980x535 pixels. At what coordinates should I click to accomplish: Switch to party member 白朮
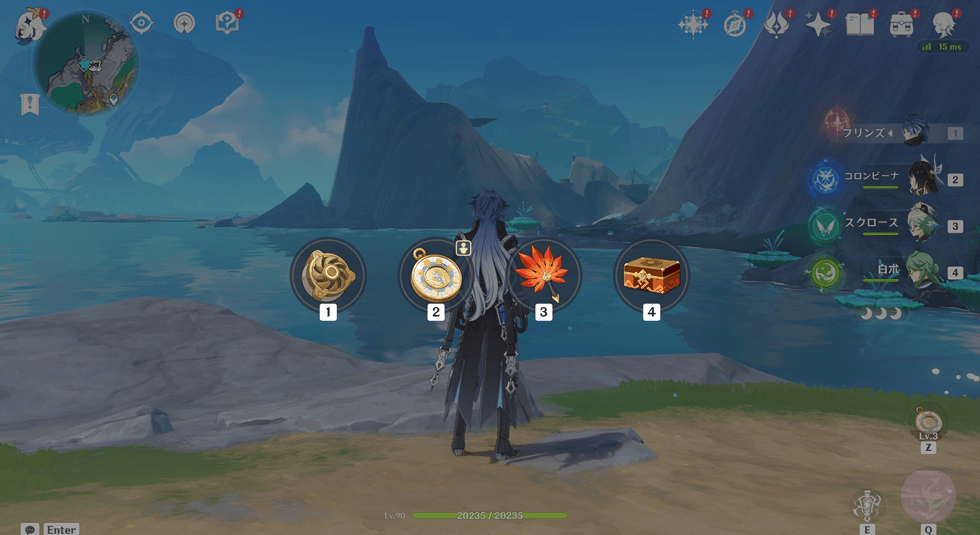click(921, 271)
